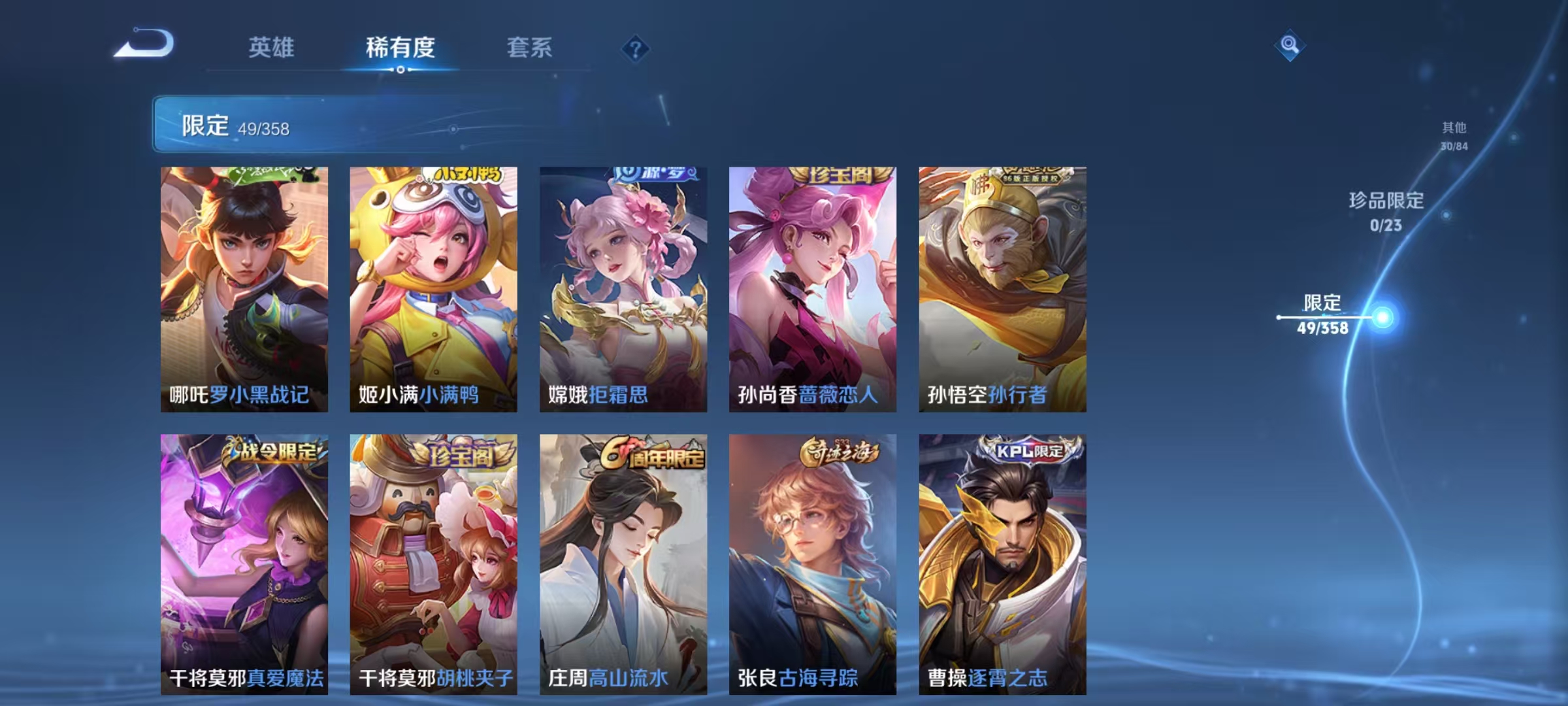1568x706 pixels.
Task: Open the 哪吒罗小黑战记 skin card
Action: tap(246, 288)
